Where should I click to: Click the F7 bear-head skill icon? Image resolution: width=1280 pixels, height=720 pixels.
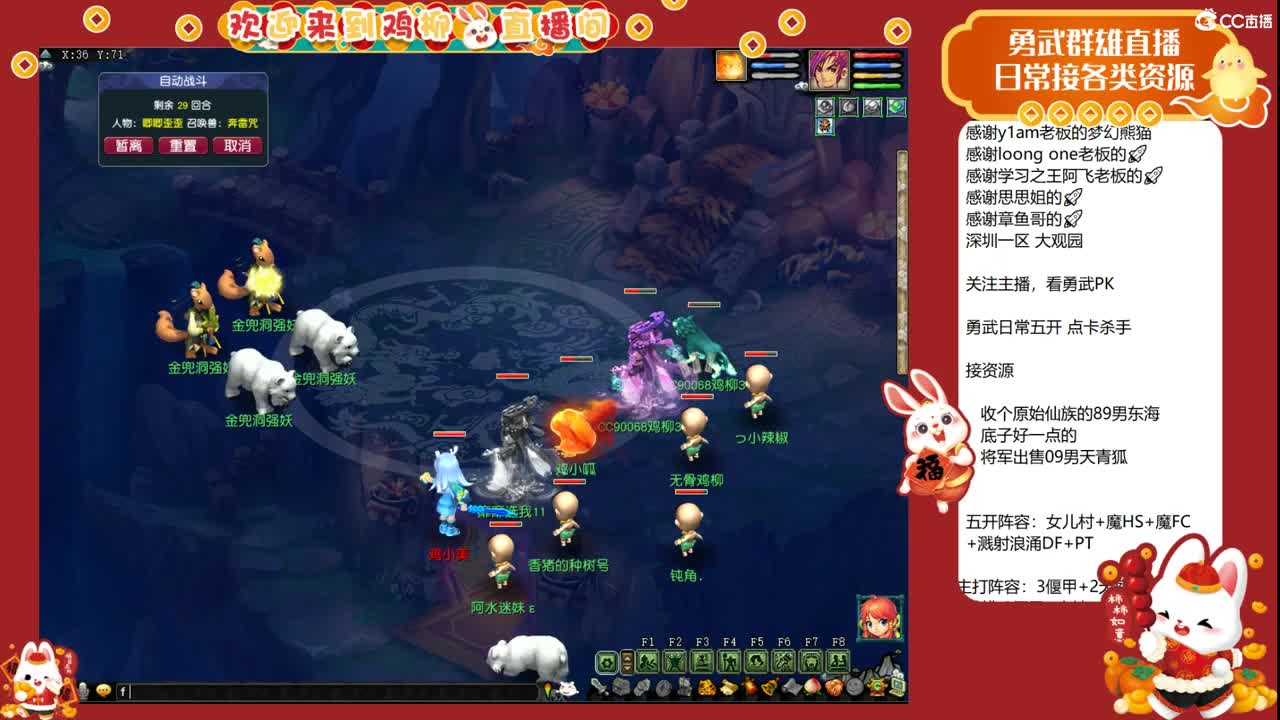pyautogui.click(x=811, y=660)
